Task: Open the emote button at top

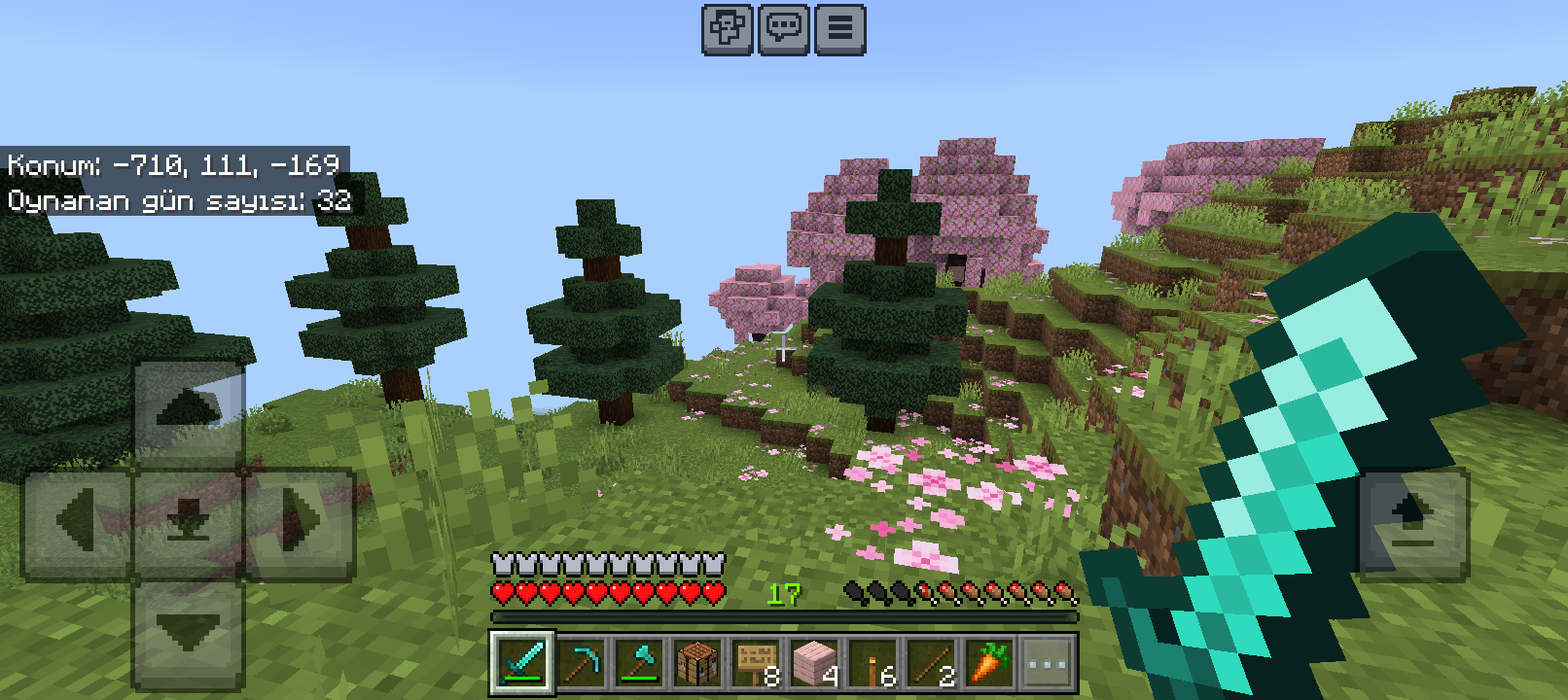Action: [728, 29]
